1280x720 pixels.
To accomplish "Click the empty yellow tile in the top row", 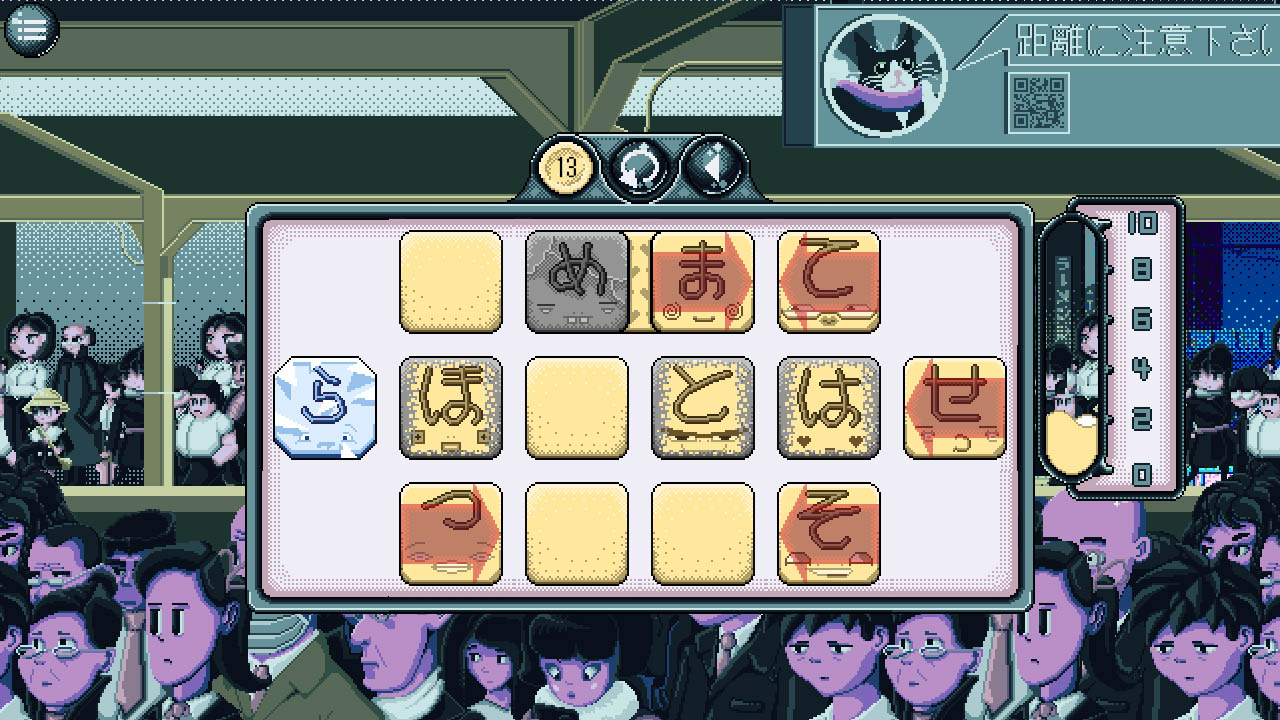I will (451, 281).
